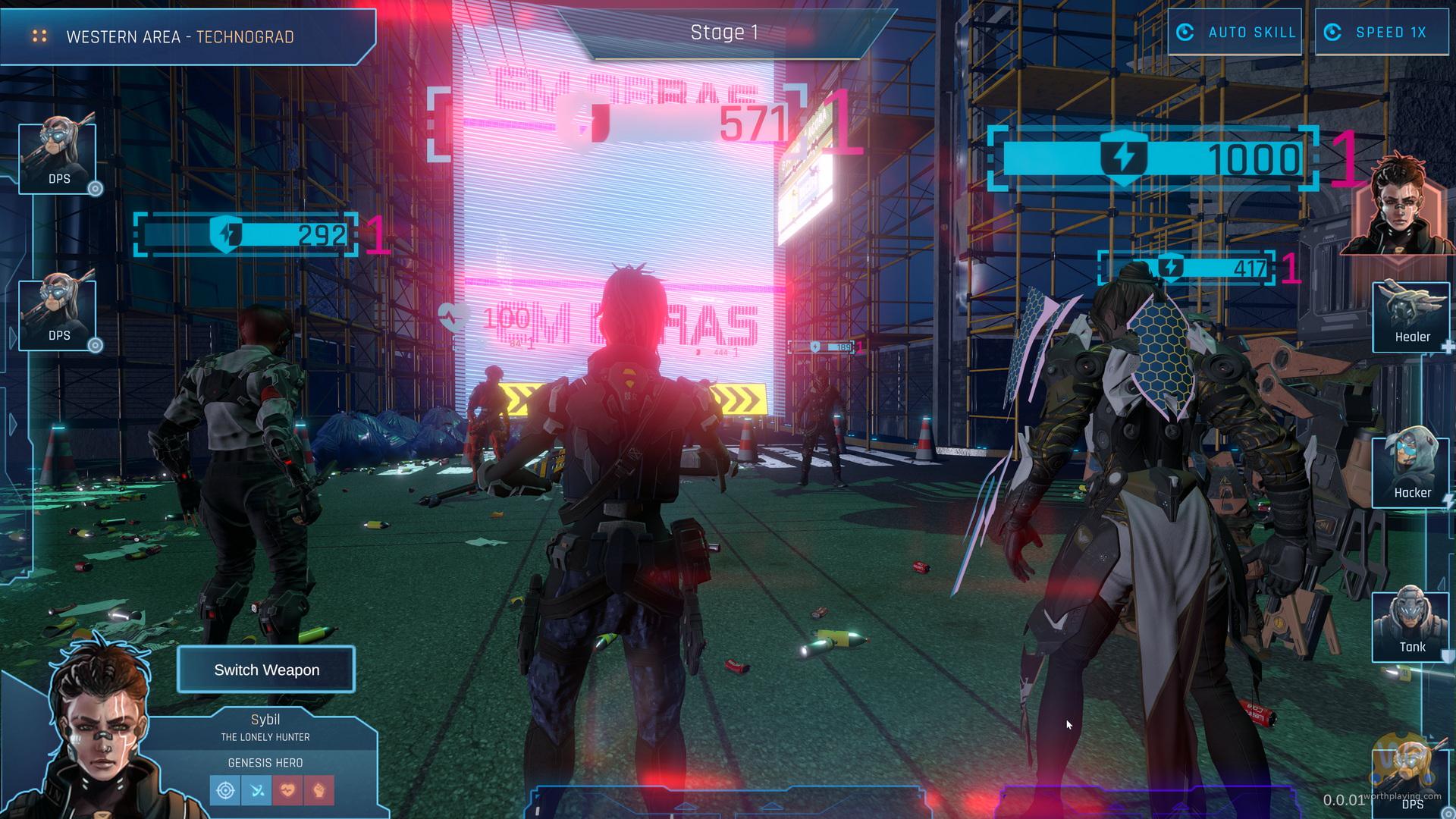Use the heartbeat heal skill icon
The image size is (1456, 819).
pyautogui.click(x=287, y=790)
